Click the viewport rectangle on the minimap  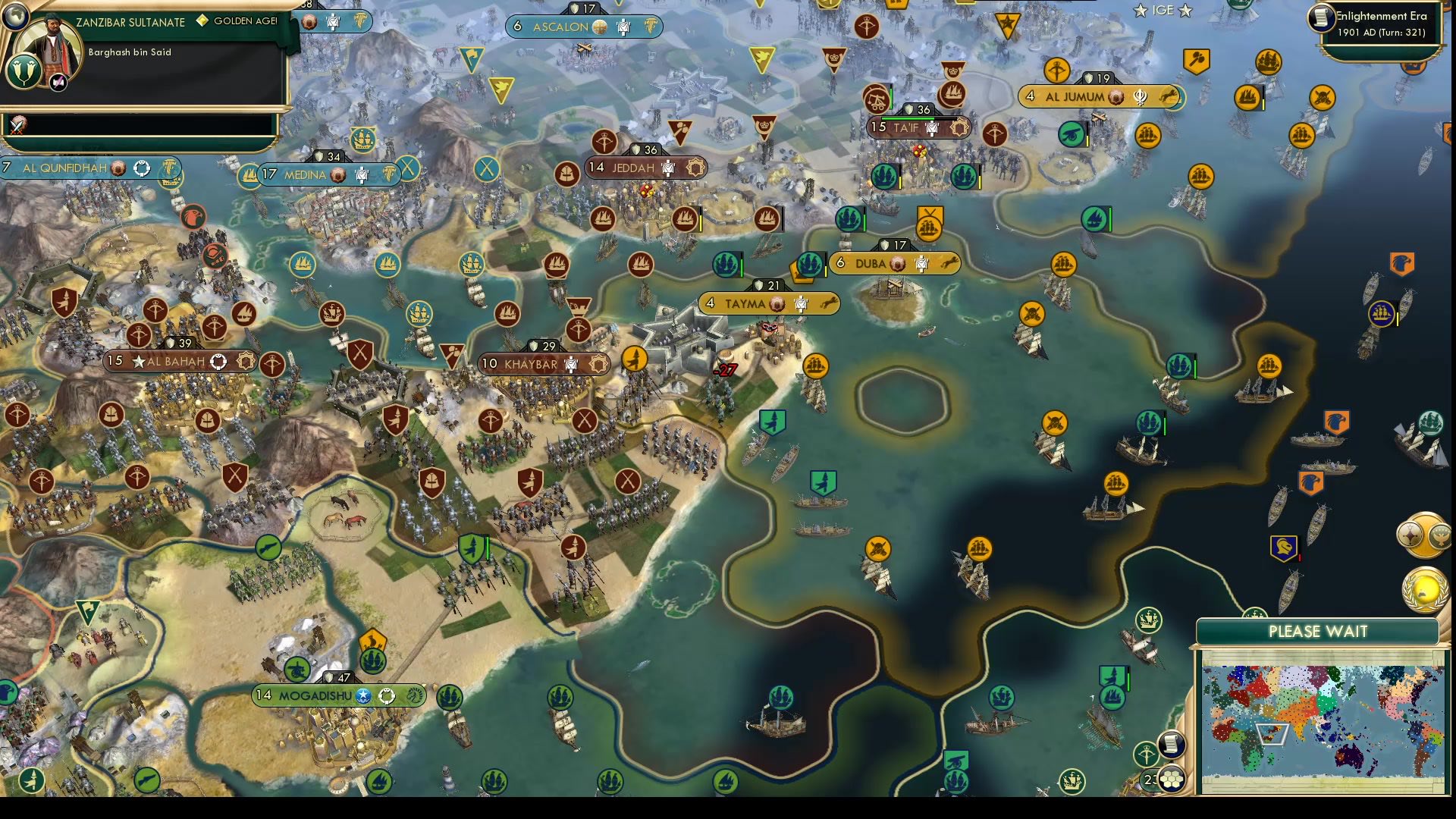point(1271,733)
